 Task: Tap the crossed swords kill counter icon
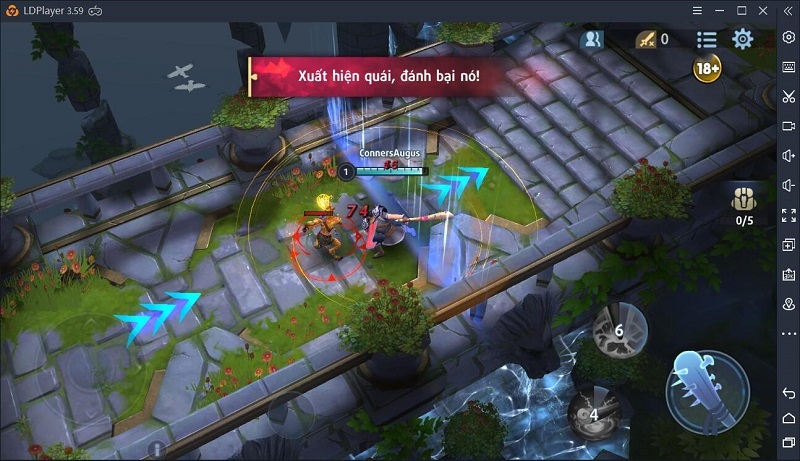click(649, 40)
